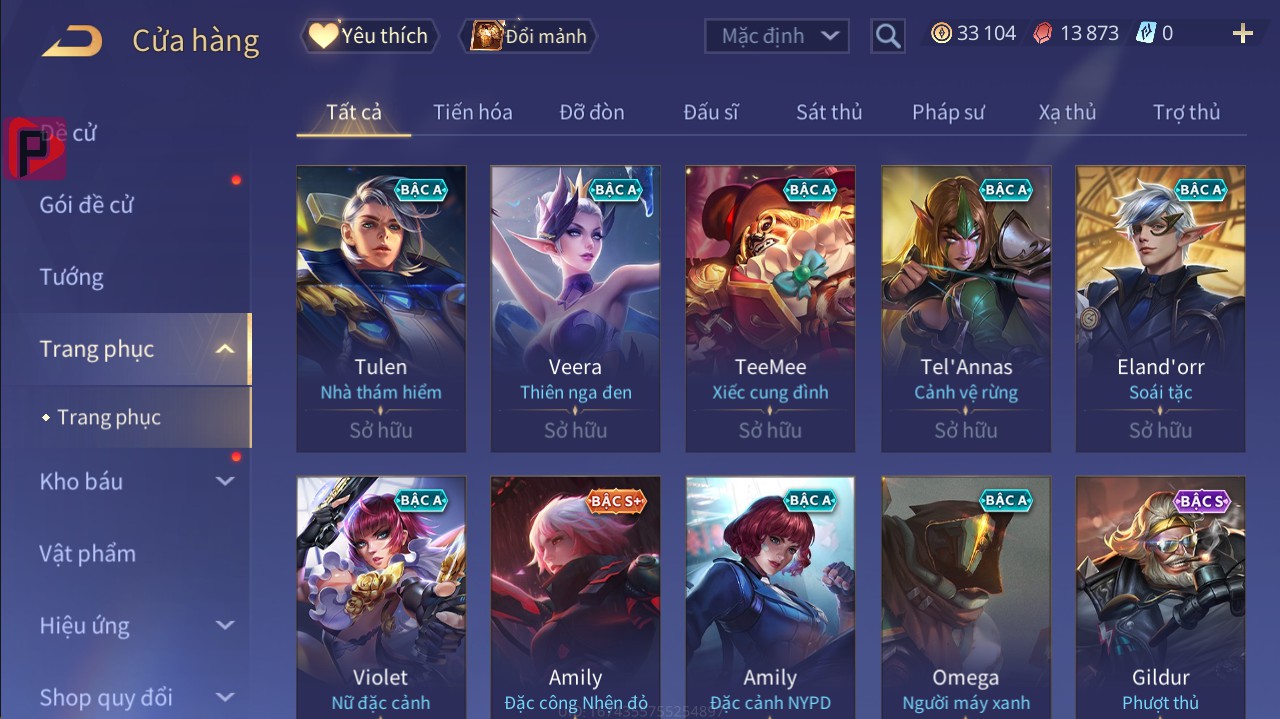Switch to the Đỡ đòn tab

592,112
